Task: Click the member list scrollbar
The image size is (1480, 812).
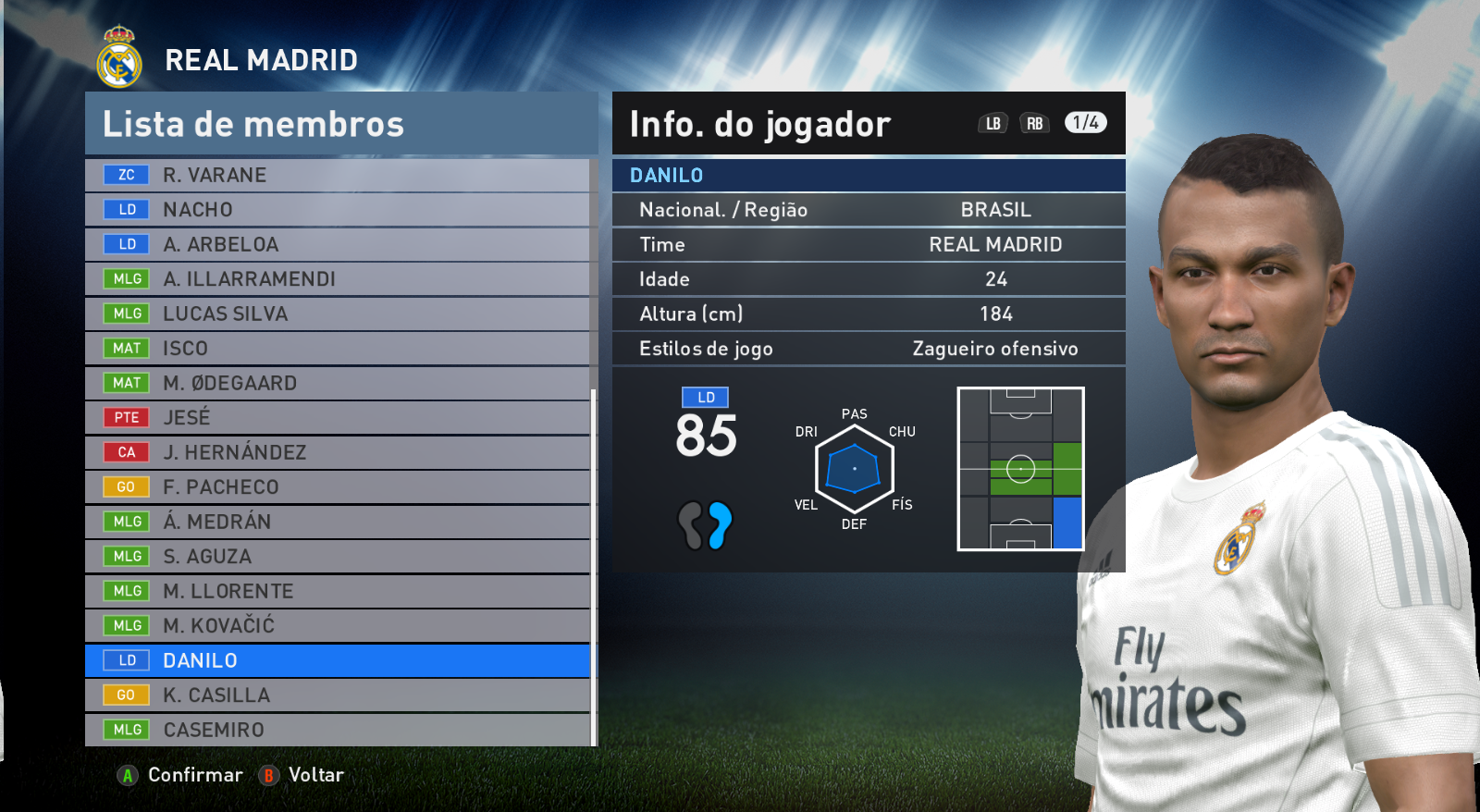Action: coord(593,564)
